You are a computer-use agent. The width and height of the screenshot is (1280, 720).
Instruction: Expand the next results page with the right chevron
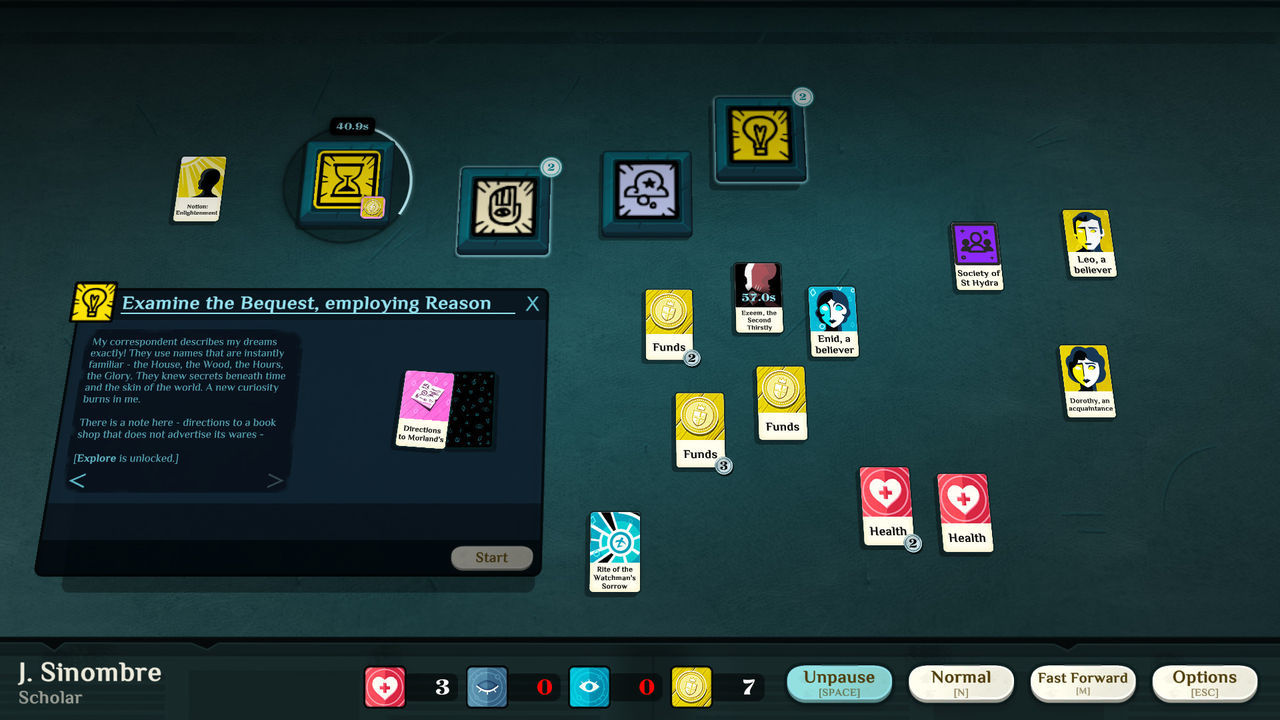276,481
